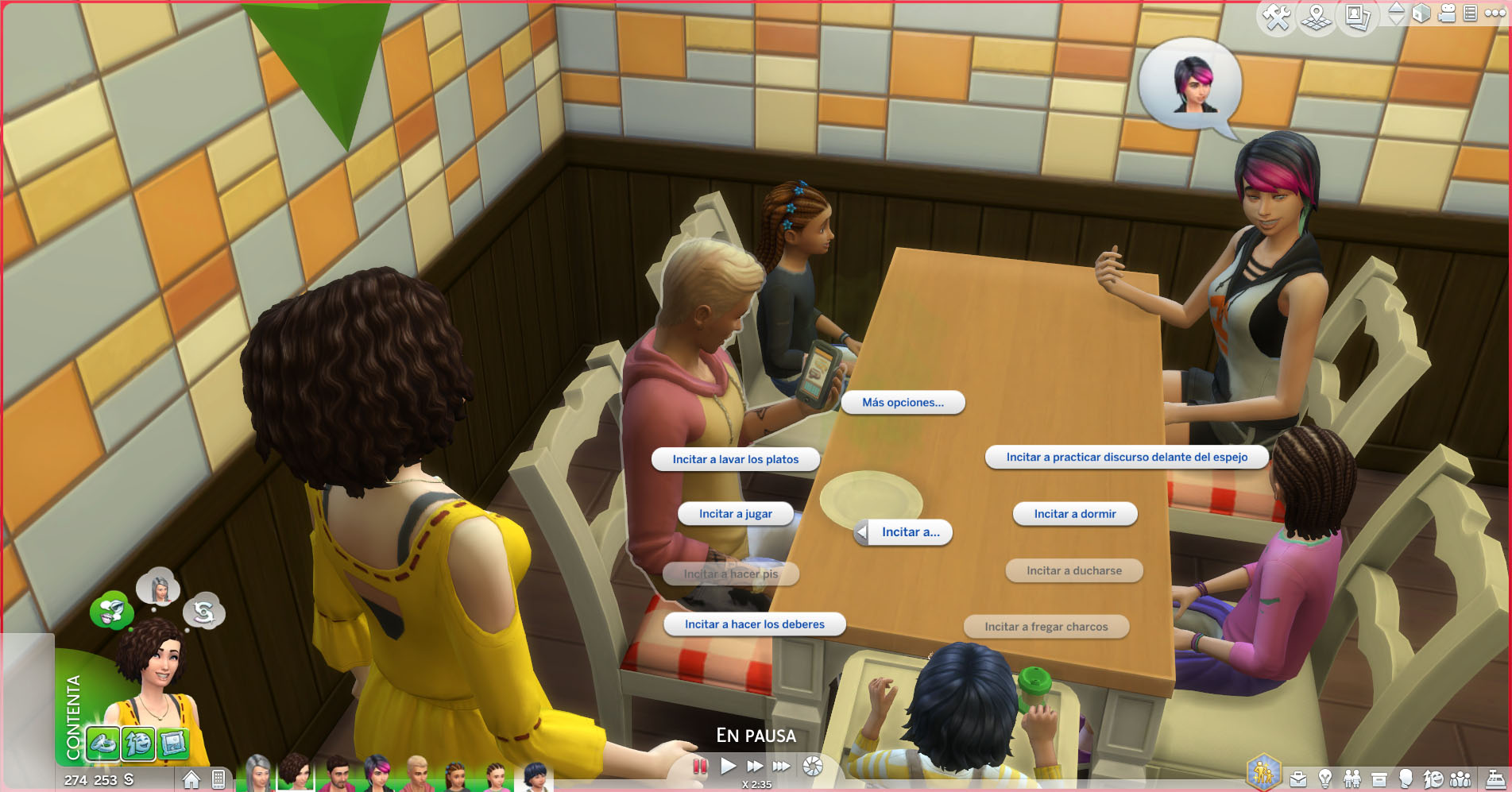Set game speed to fast forward
Screen dimensions: 1512x792
point(754,766)
